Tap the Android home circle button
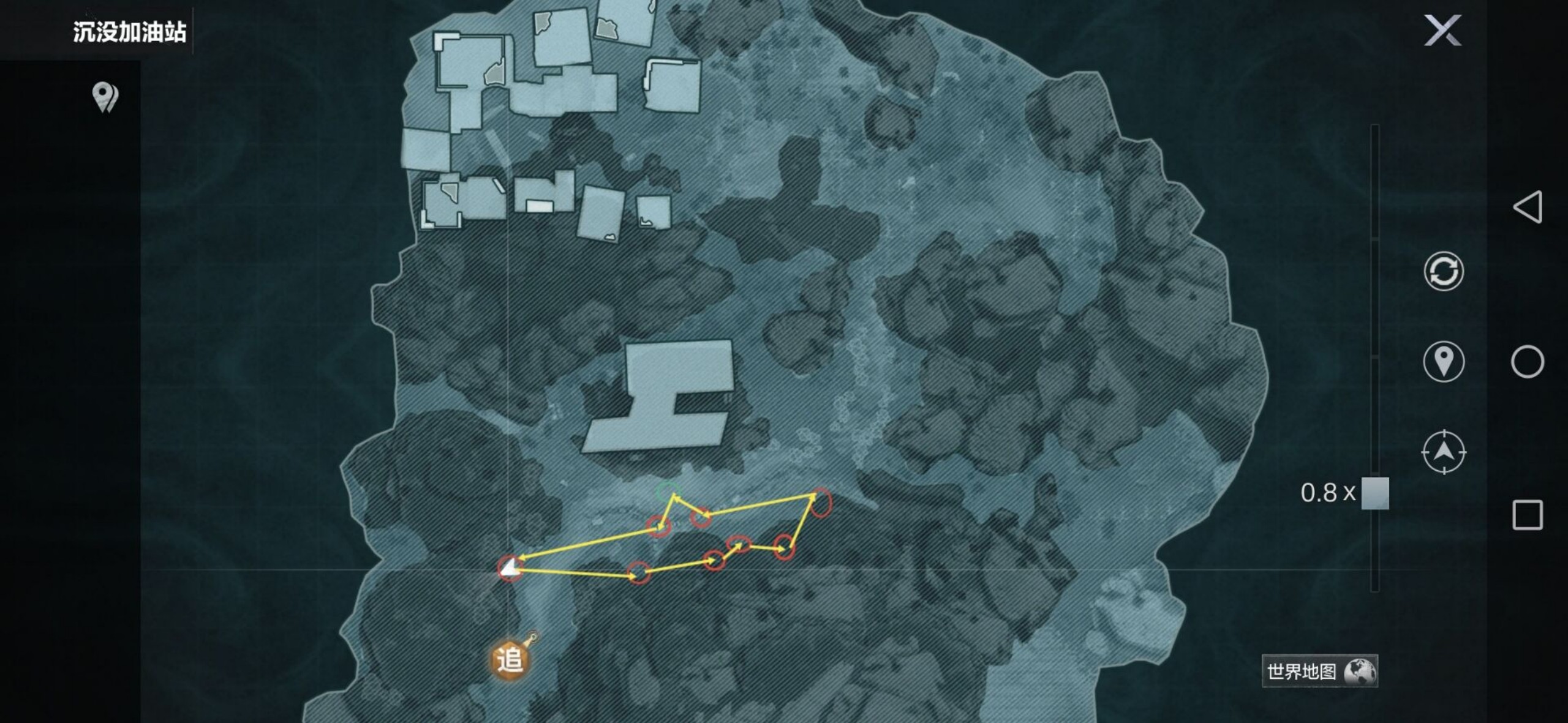1568x723 pixels. 1527,362
